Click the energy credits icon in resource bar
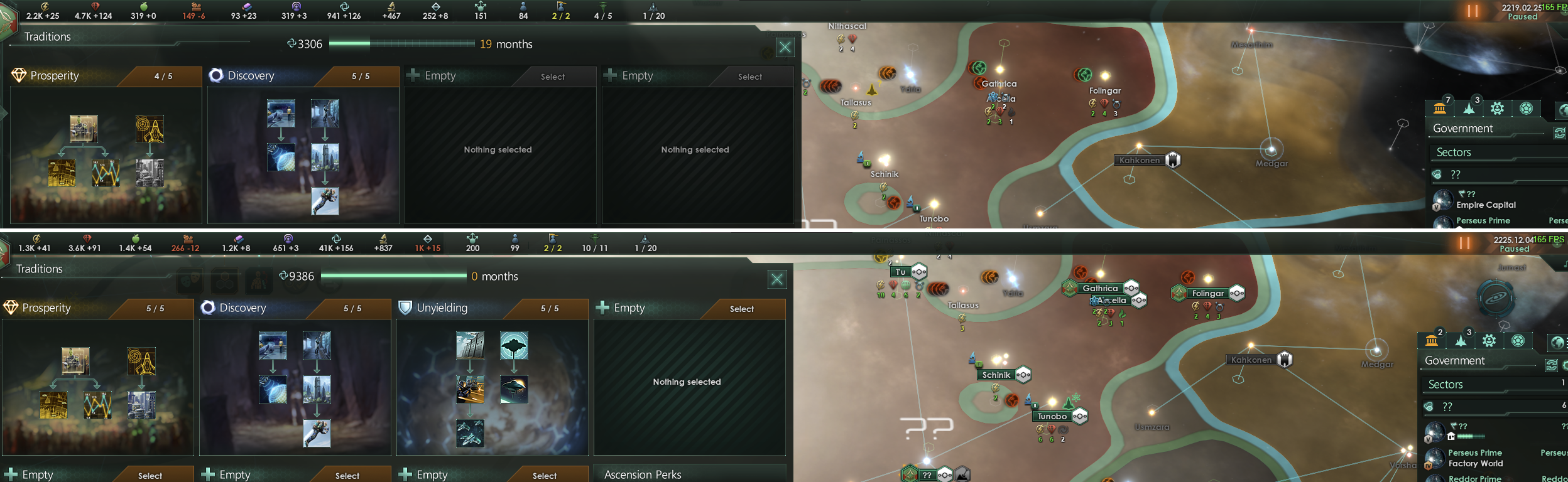 tap(46, 6)
